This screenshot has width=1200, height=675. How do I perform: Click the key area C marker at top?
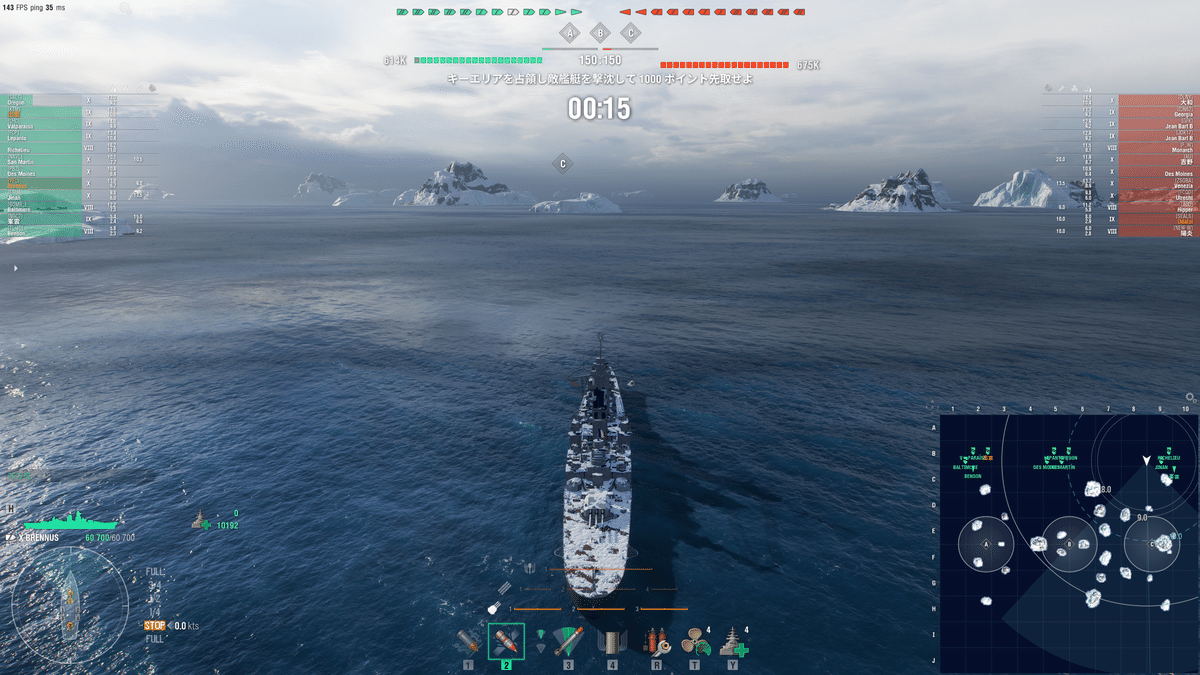[x=630, y=33]
